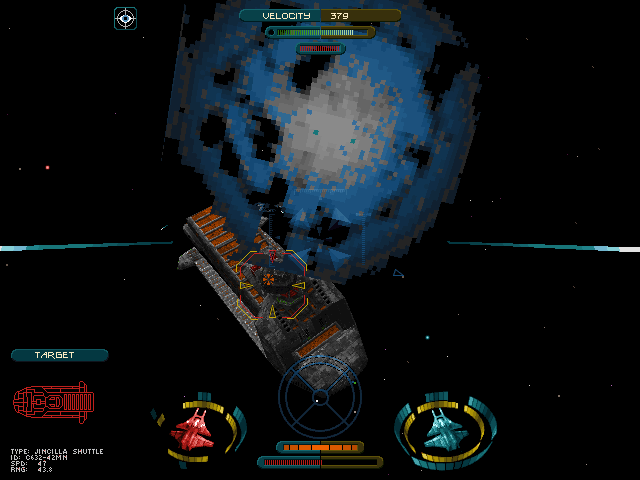Click the red target shuttle wireframe display

(53, 401)
